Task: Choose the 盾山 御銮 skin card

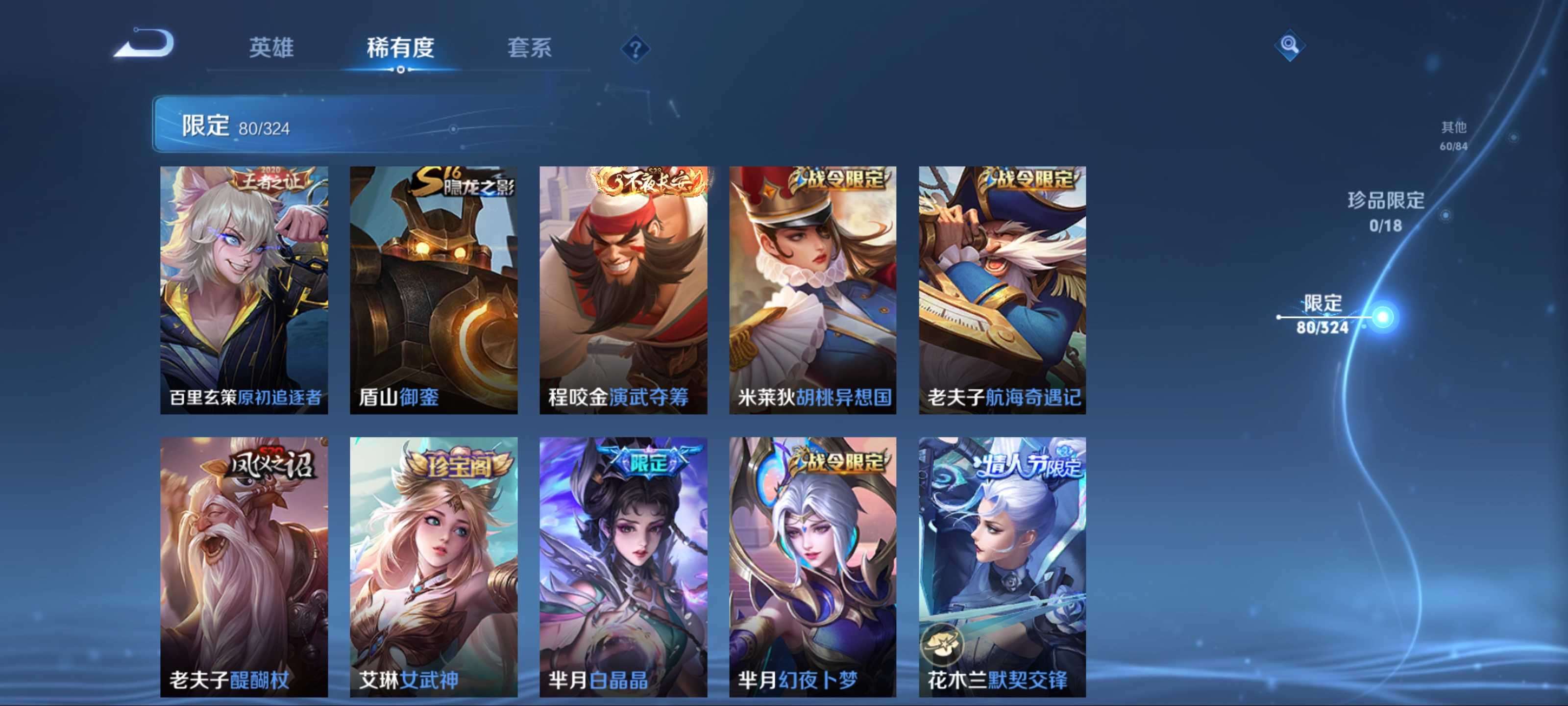Action: (433, 290)
